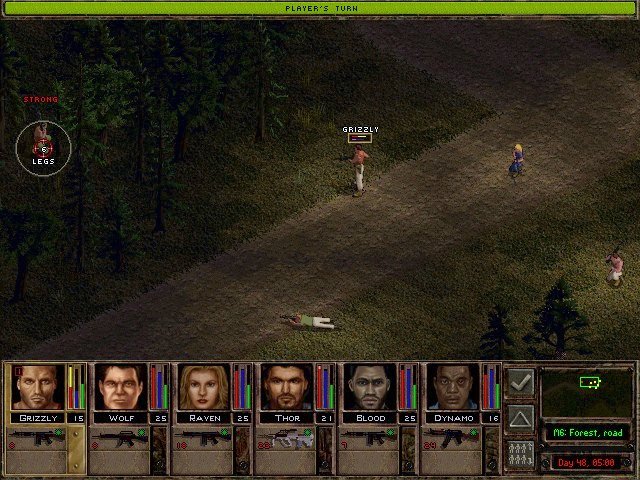Choose Raven's portrait

coord(204,387)
